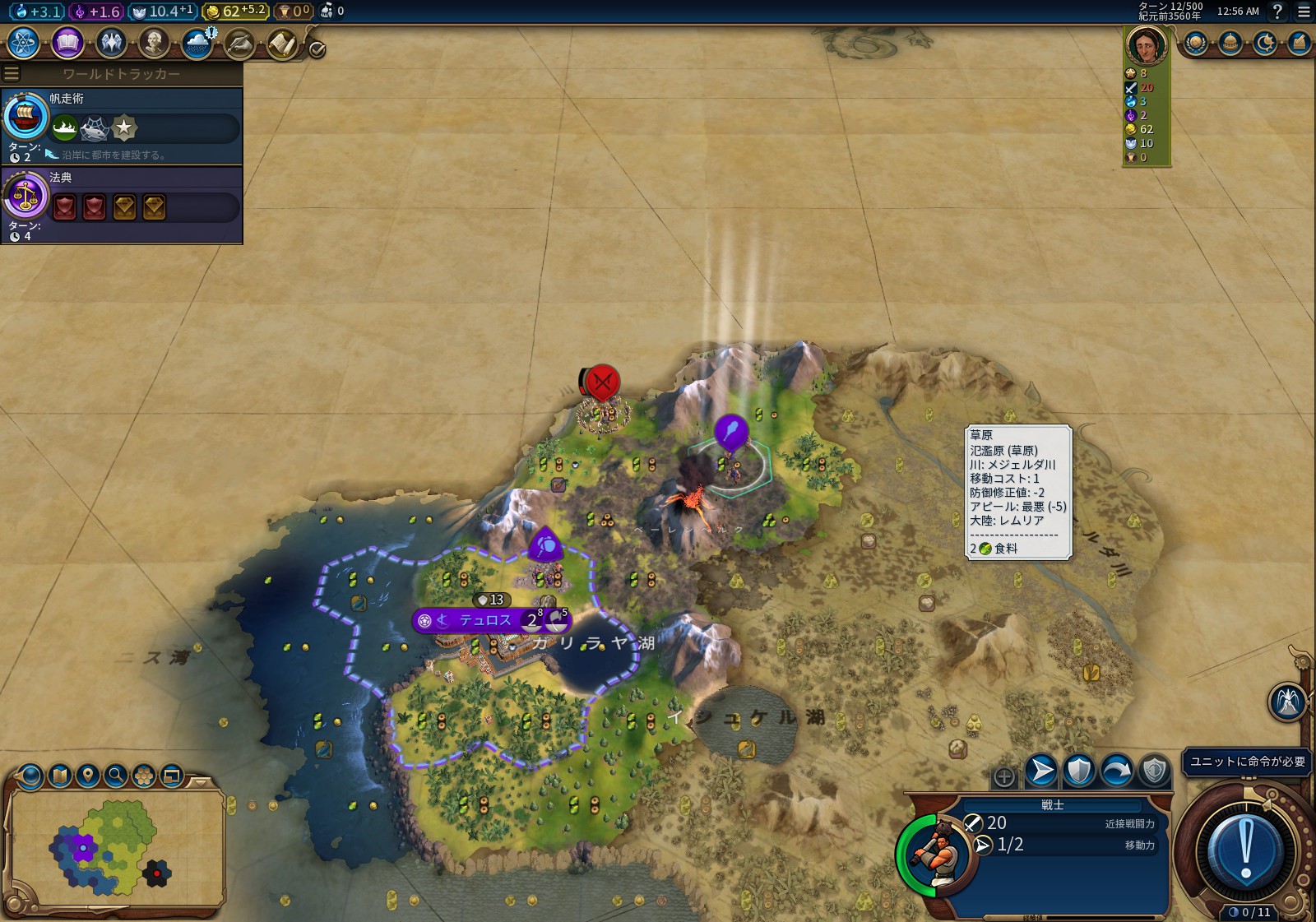Image resolution: width=1316 pixels, height=922 pixels.
Task: Select the 法典 civic entry
Action: (122, 205)
